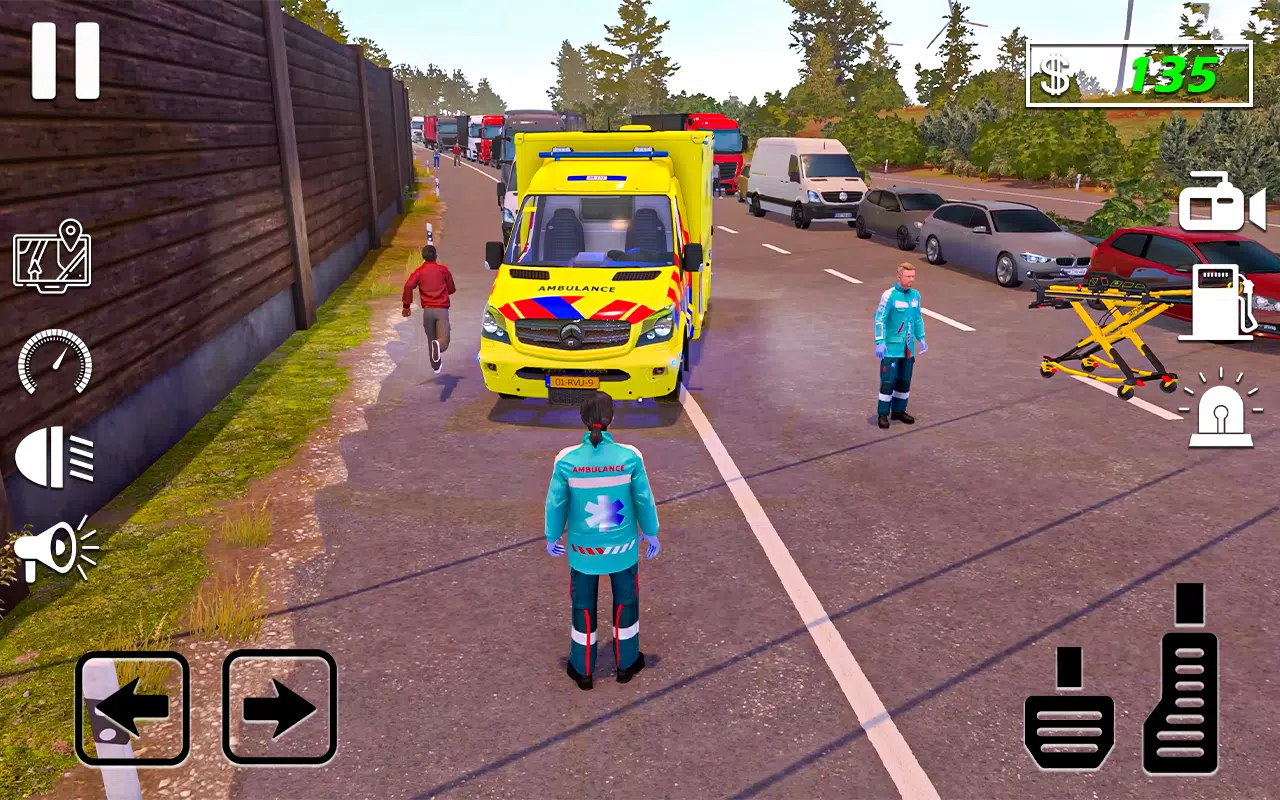1280x800 pixels.
Task: Sound the megaphone horn
Action: point(55,549)
